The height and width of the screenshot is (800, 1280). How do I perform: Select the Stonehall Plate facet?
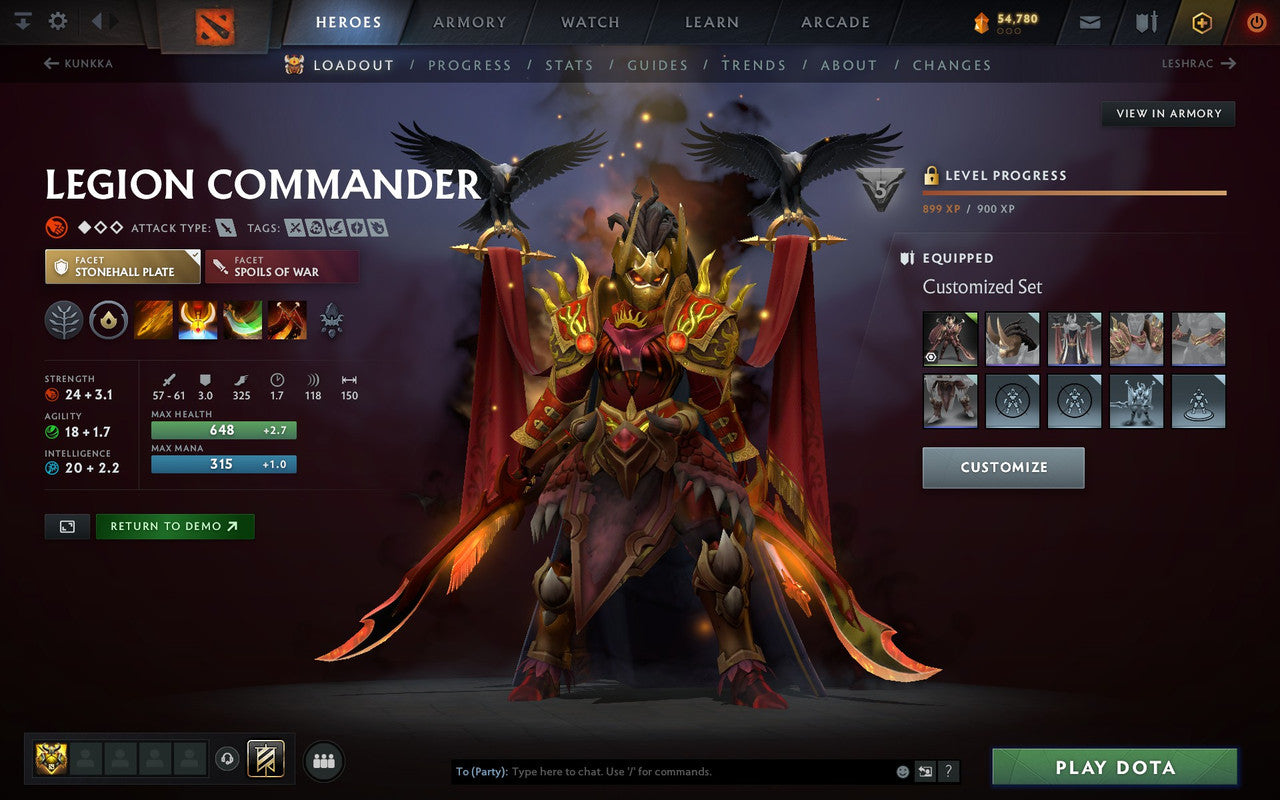122,265
